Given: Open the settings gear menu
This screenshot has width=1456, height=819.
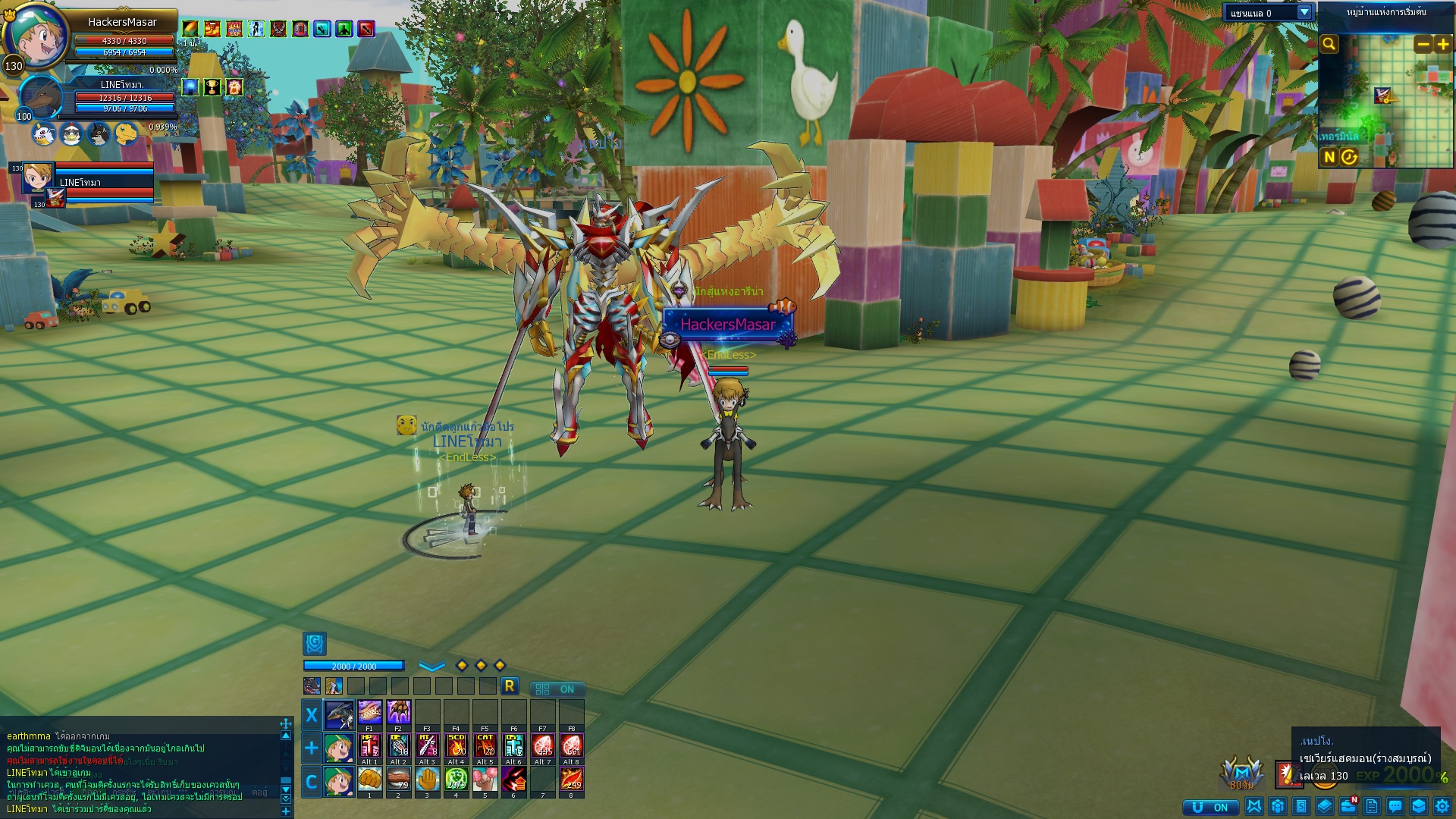Looking at the screenshot, I should point(1442,806).
